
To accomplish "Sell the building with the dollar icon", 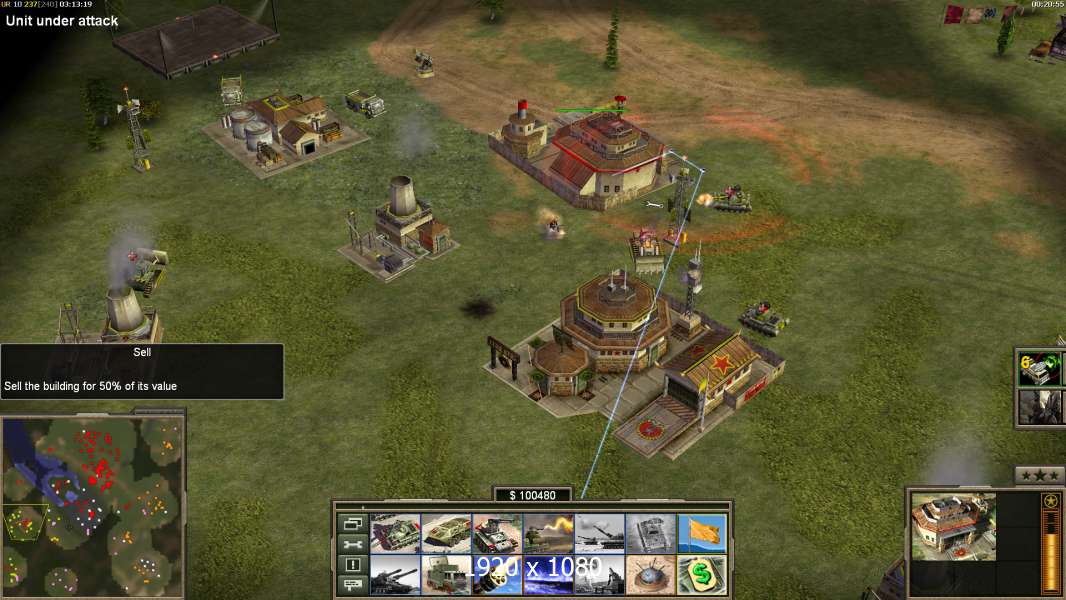I will (x=702, y=575).
